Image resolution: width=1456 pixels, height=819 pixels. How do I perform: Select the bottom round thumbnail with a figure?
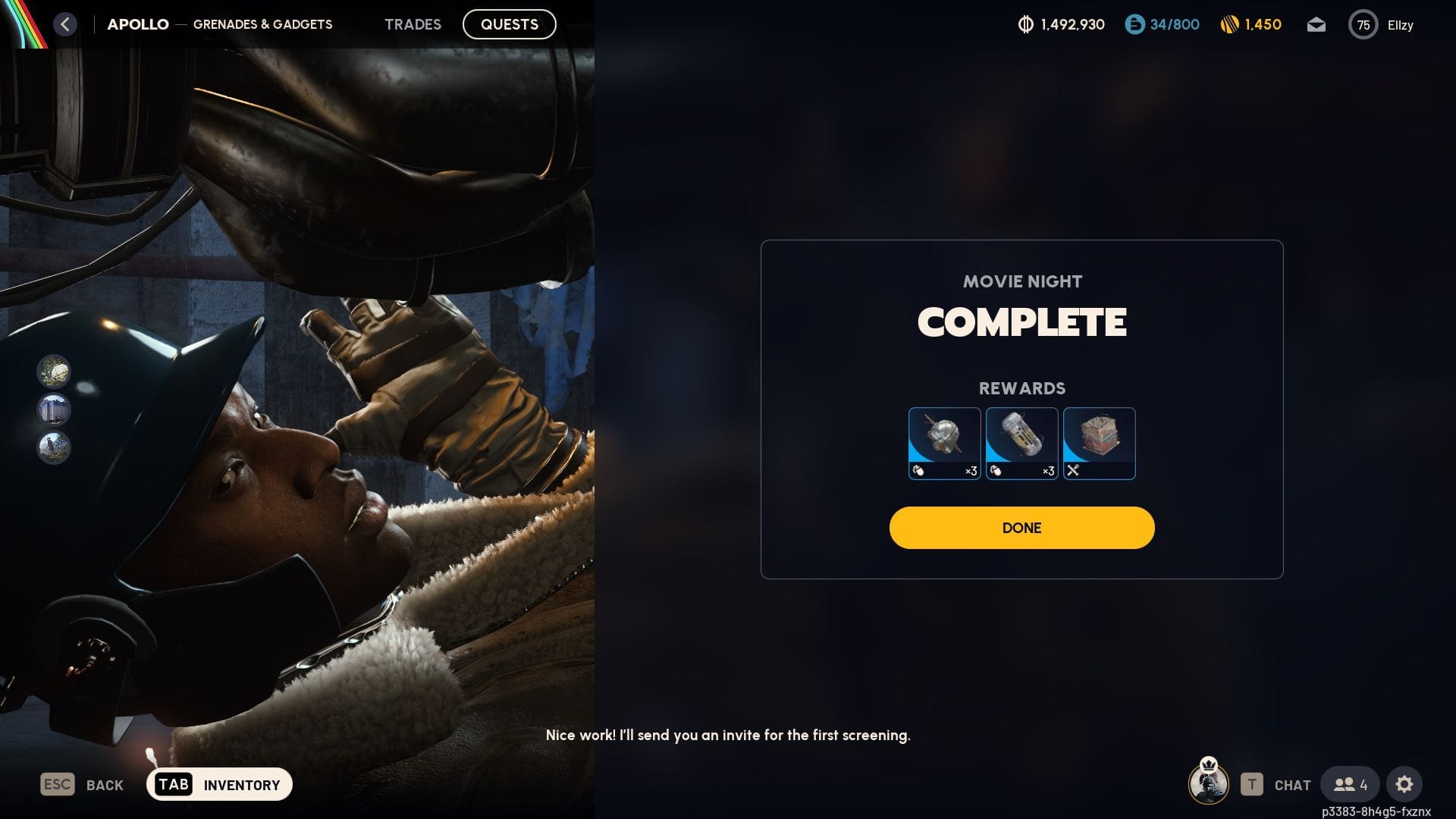(54, 447)
